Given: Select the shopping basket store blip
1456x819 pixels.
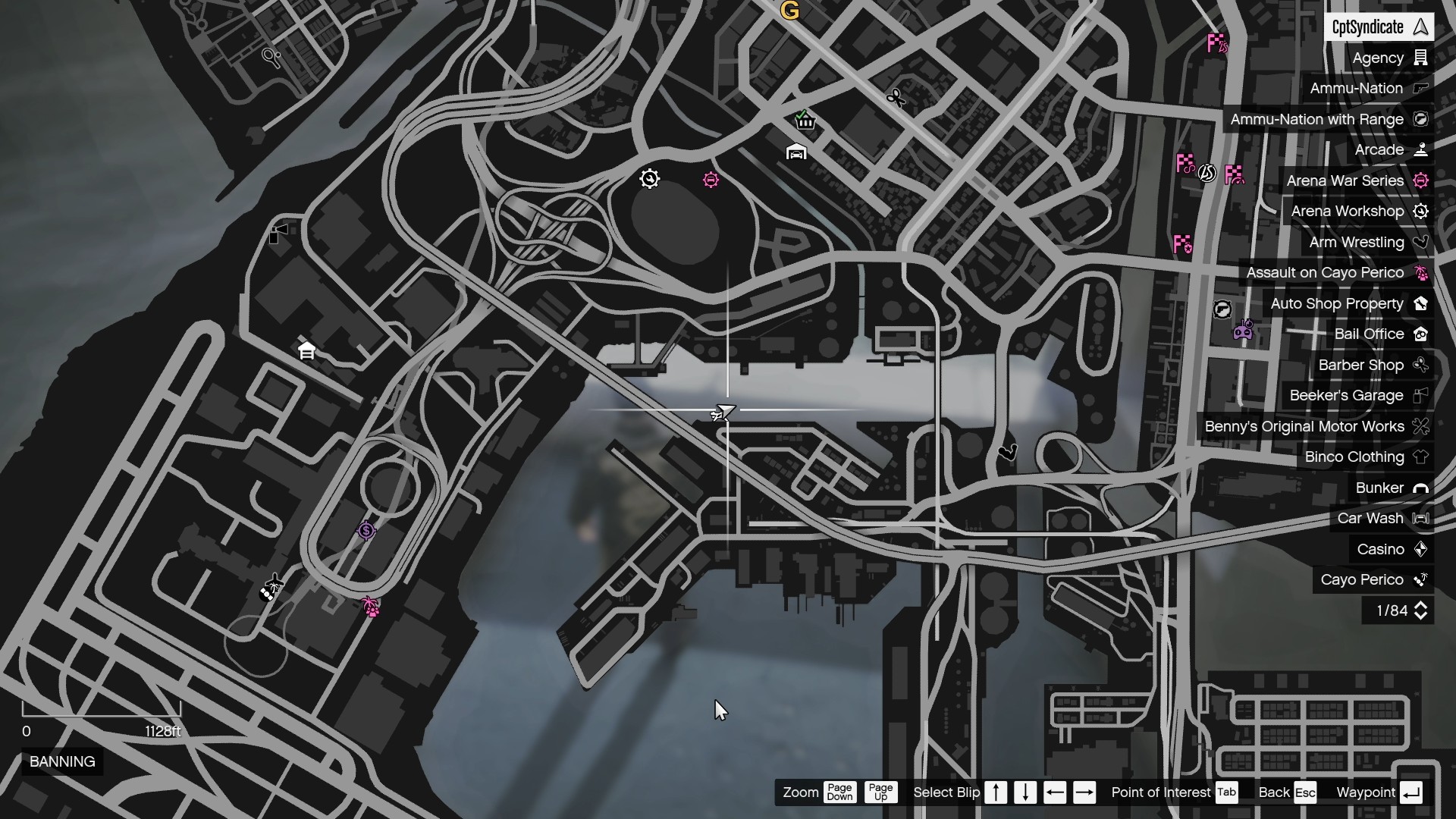Looking at the screenshot, I should click(805, 121).
